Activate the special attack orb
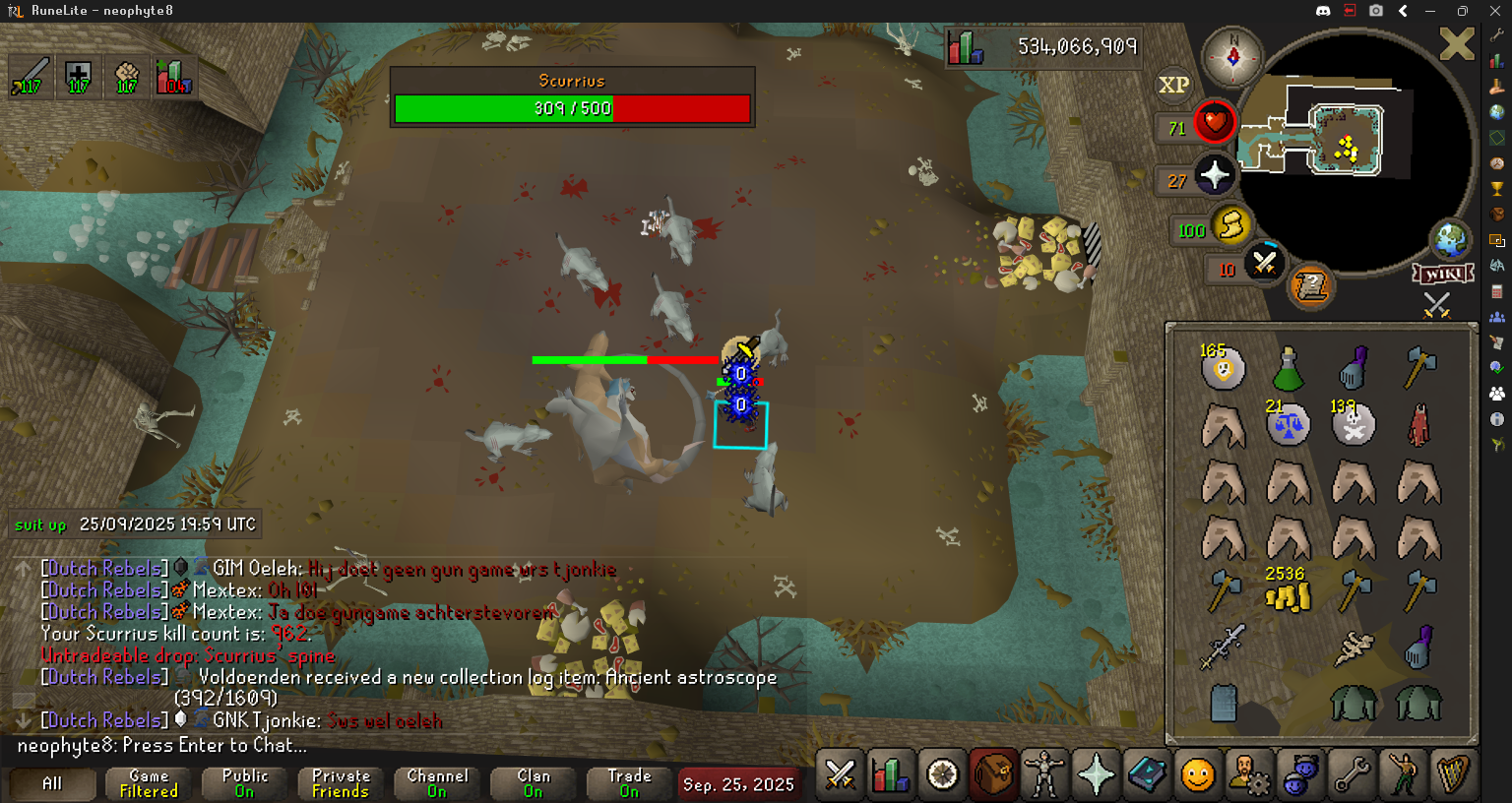Viewport: 1512px width, 803px height. [1264, 263]
